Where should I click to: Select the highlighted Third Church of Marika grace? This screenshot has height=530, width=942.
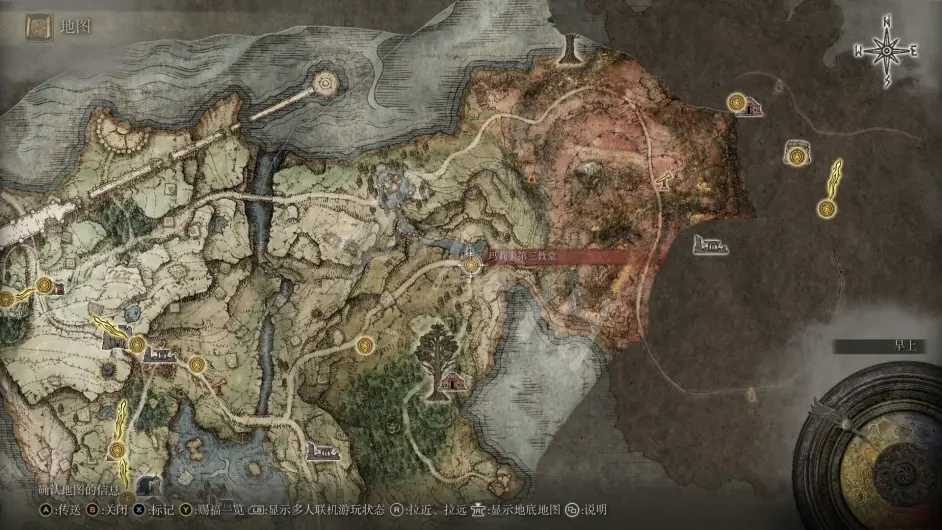pos(473,264)
